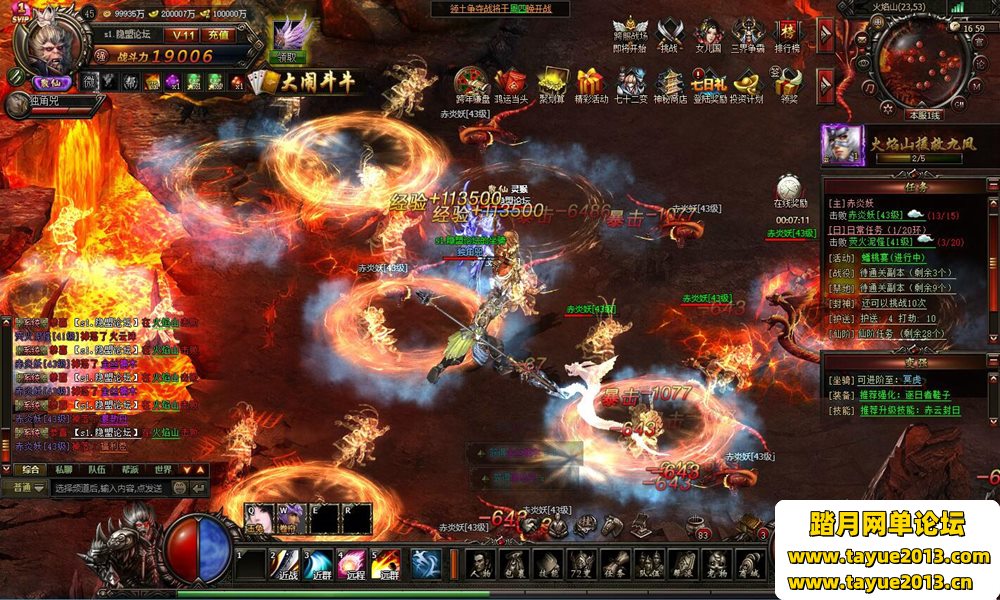Open the 普通 chat channel dropdown
The height and width of the screenshot is (600, 1000).
pyautogui.click(x=26, y=488)
